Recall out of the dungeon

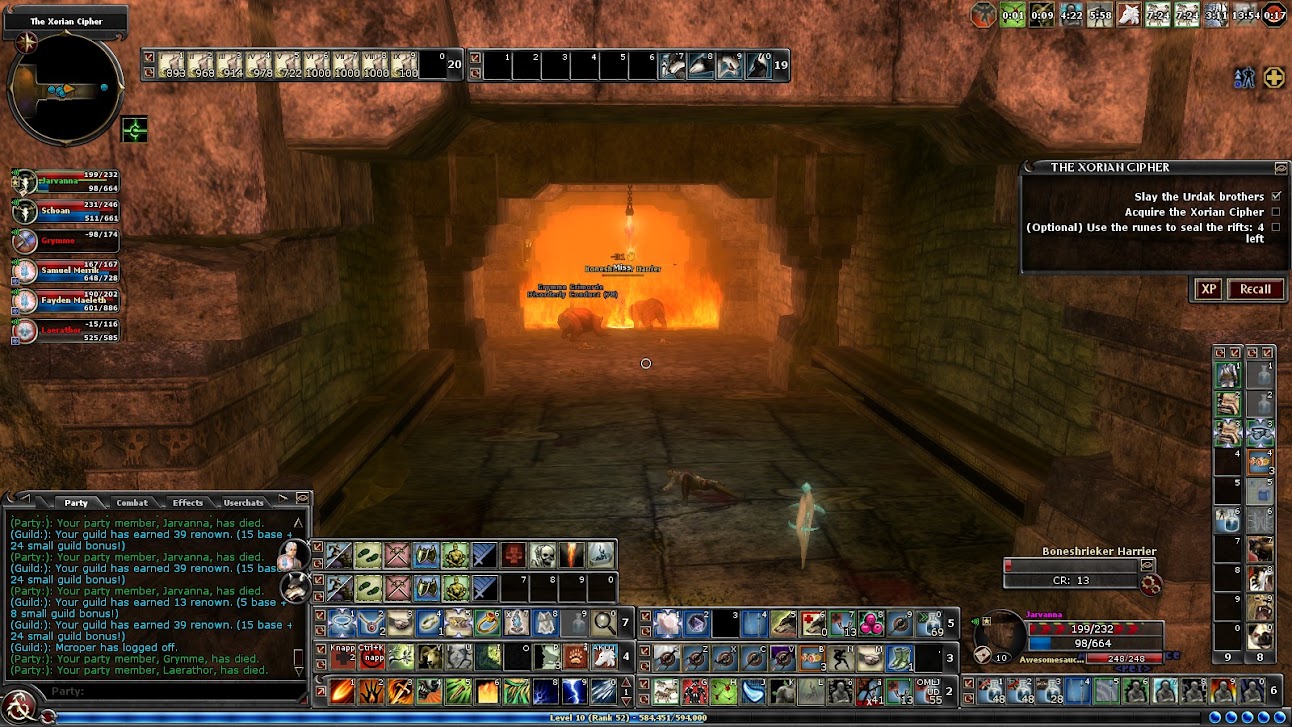[x=1255, y=289]
